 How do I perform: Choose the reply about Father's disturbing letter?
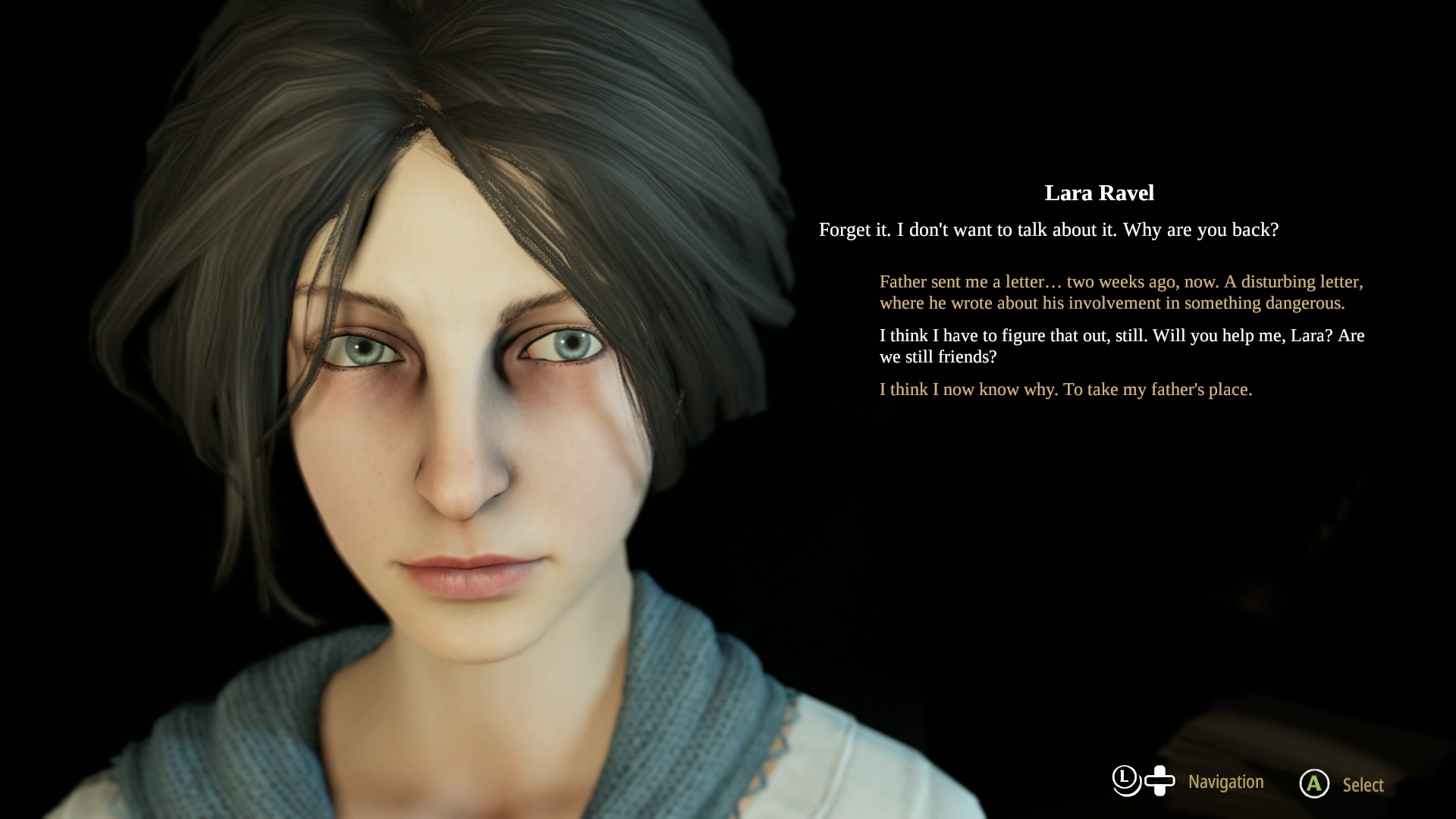pyautogui.click(x=1120, y=293)
